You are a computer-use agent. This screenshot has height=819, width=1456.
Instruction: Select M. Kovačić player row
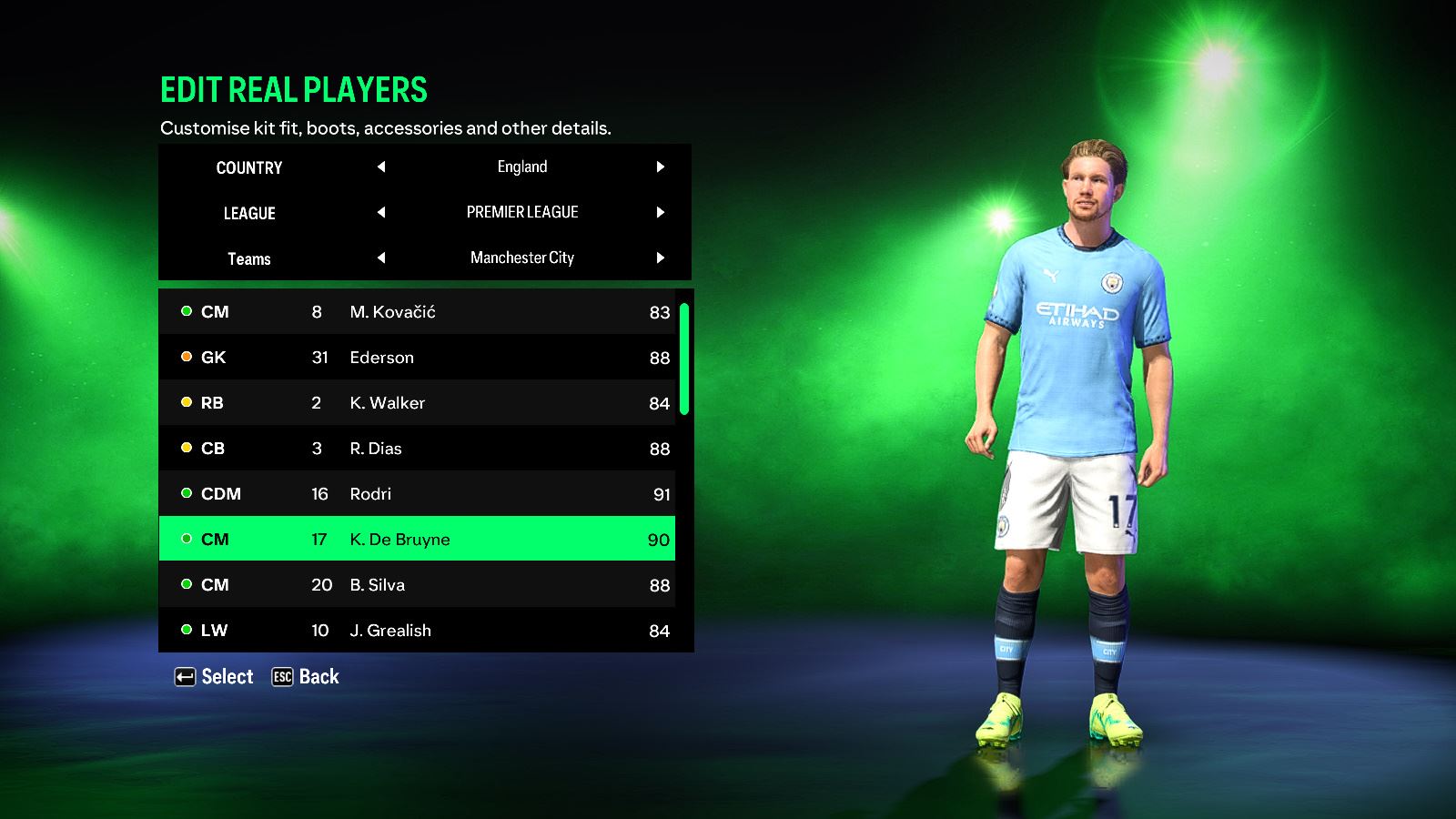pos(417,312)
